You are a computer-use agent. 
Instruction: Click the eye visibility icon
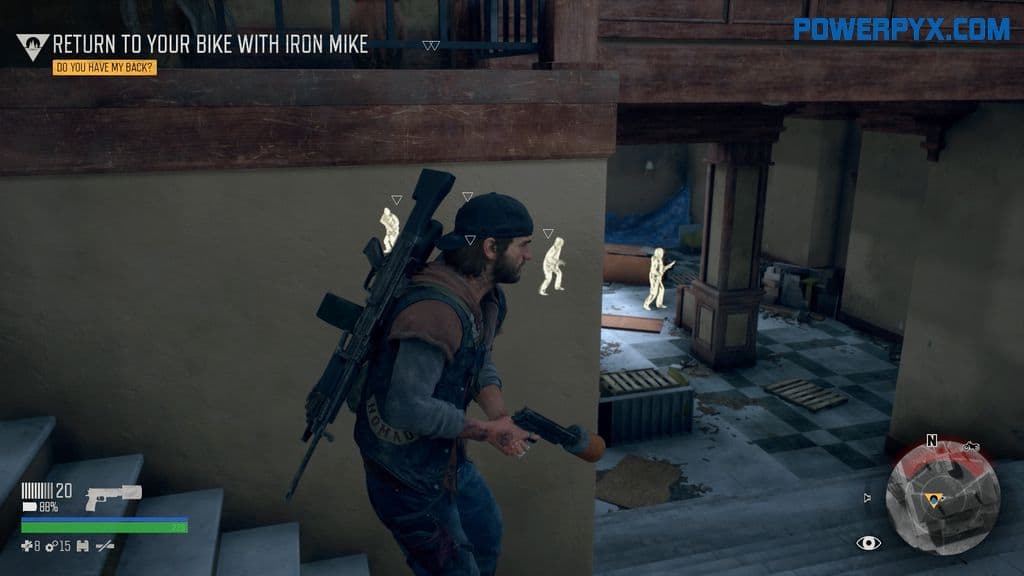click(x=869, y=543)
